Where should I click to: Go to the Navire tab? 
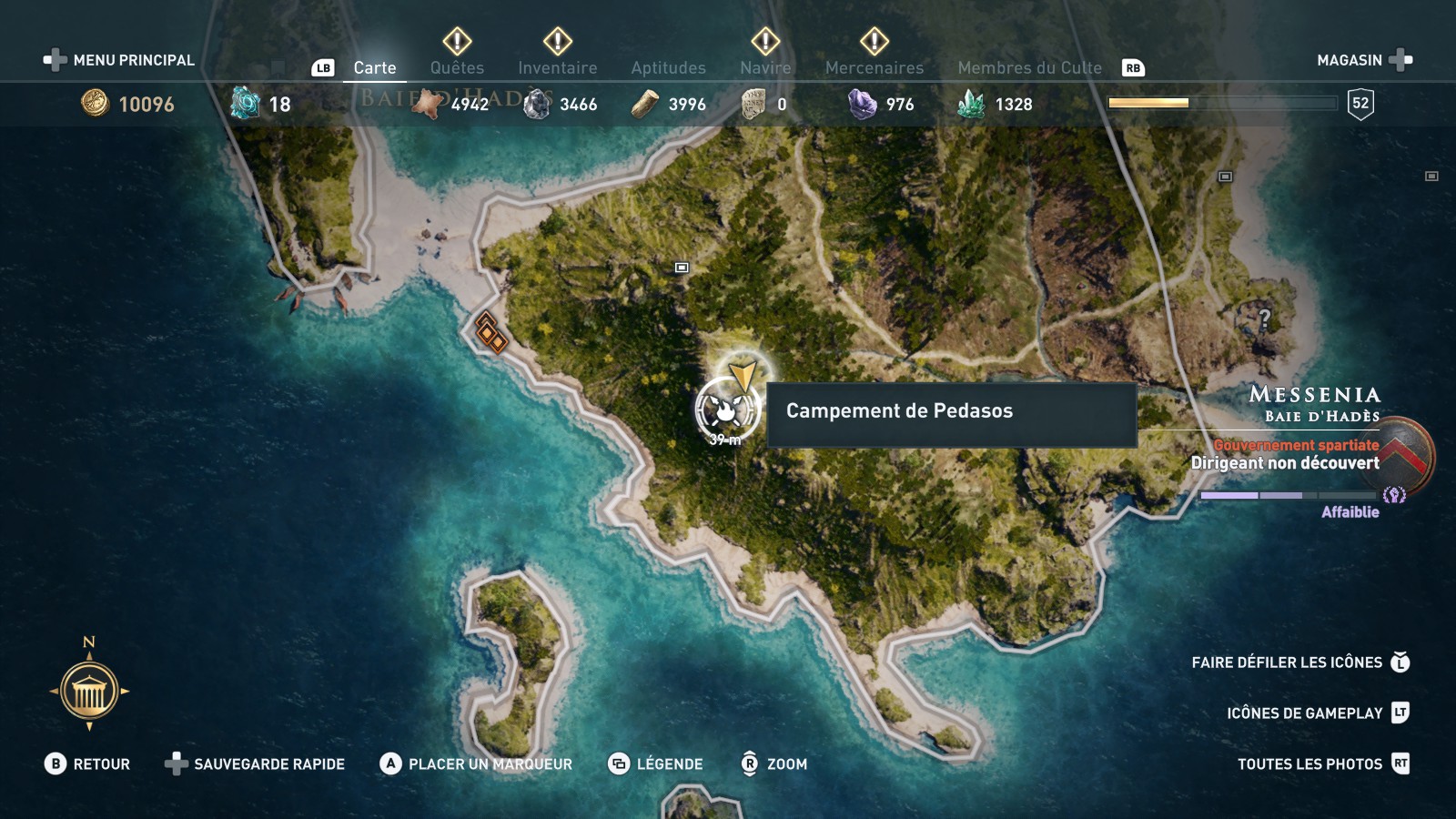765,67
